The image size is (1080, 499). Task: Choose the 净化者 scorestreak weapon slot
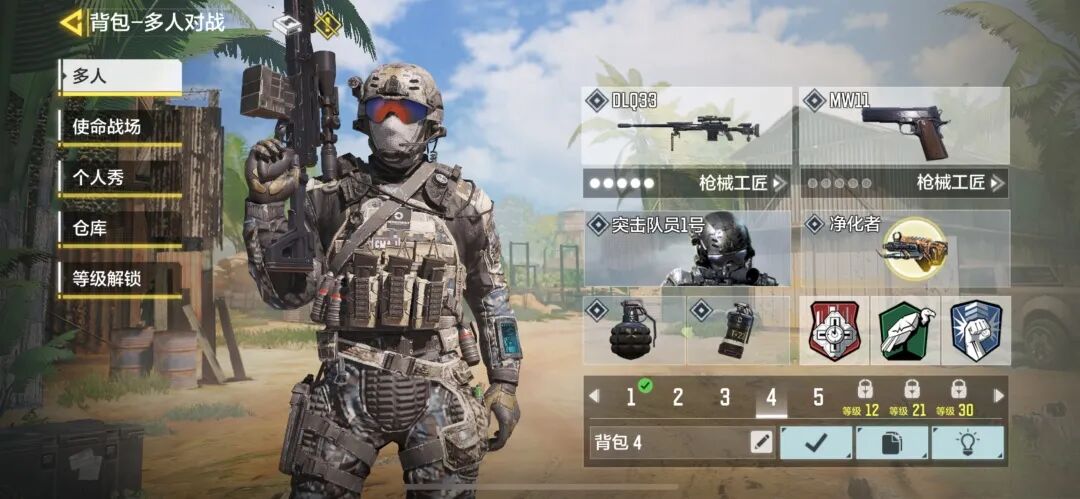point(903,248)
